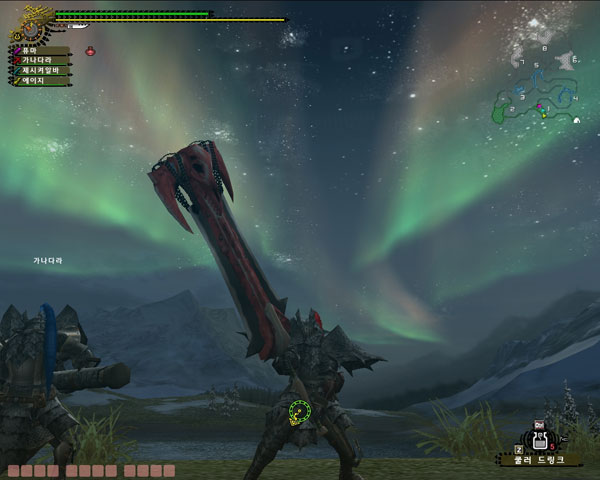600x480 pixels.
Task: Click the white base camp marker on minimap
Action: [576, 120]
